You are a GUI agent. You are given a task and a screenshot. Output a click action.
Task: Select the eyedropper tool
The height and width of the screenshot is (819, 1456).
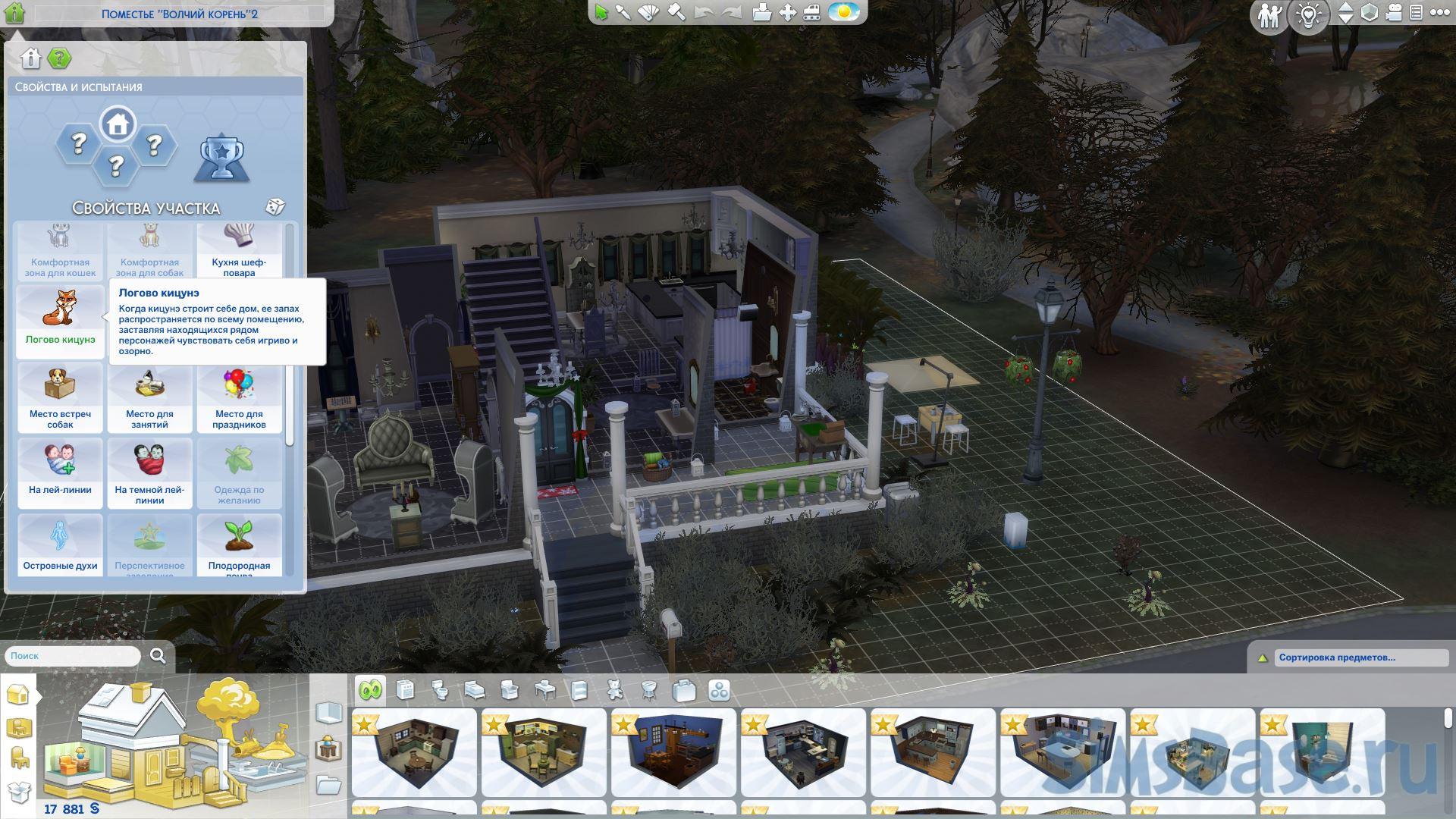click(623, 13)
